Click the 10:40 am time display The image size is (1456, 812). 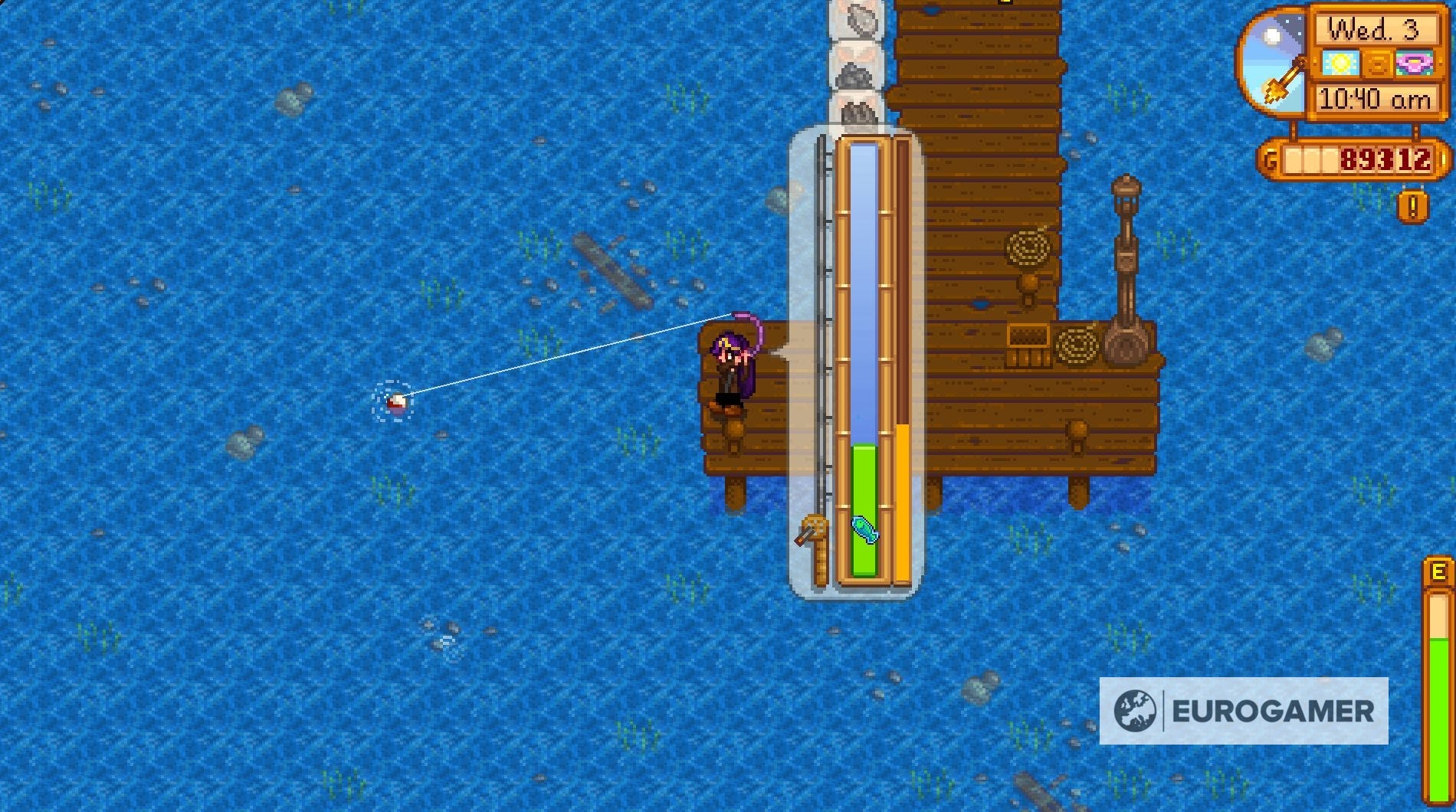point(1375,97)
